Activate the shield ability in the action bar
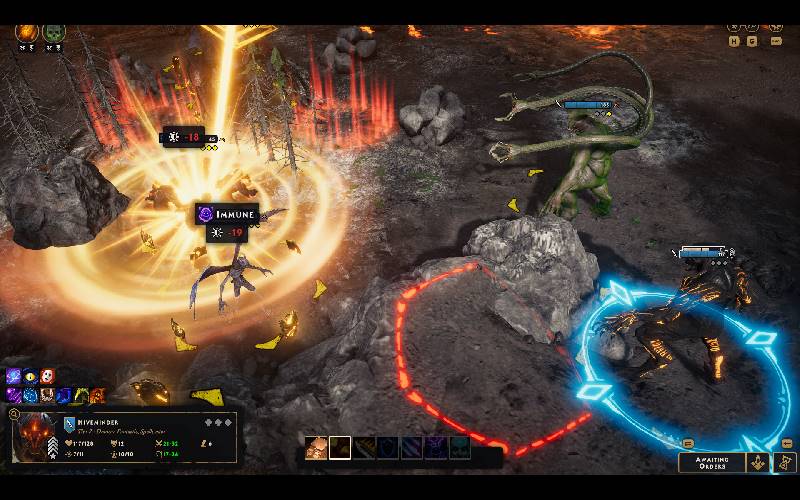This screenshot has height=500, width=800. tap(389, 448)
